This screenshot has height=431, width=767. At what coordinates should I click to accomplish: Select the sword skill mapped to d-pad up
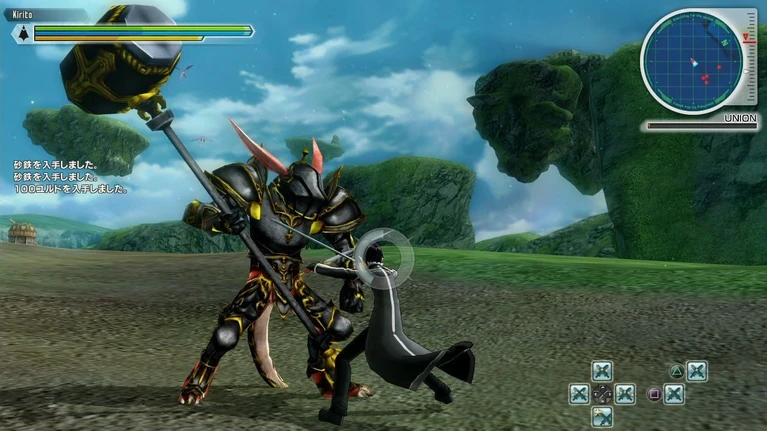point(601,371)
